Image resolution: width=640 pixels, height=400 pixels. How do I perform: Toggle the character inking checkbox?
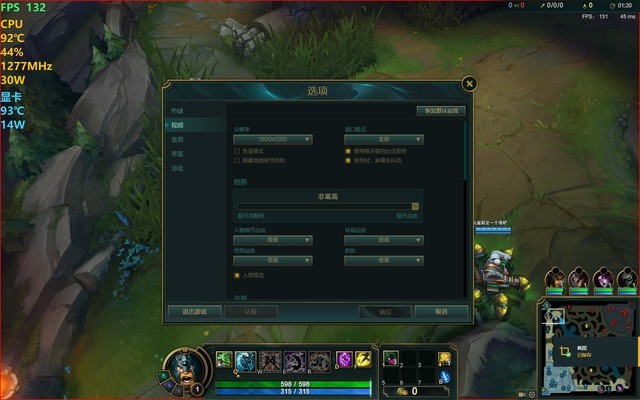tap(237, 274)
